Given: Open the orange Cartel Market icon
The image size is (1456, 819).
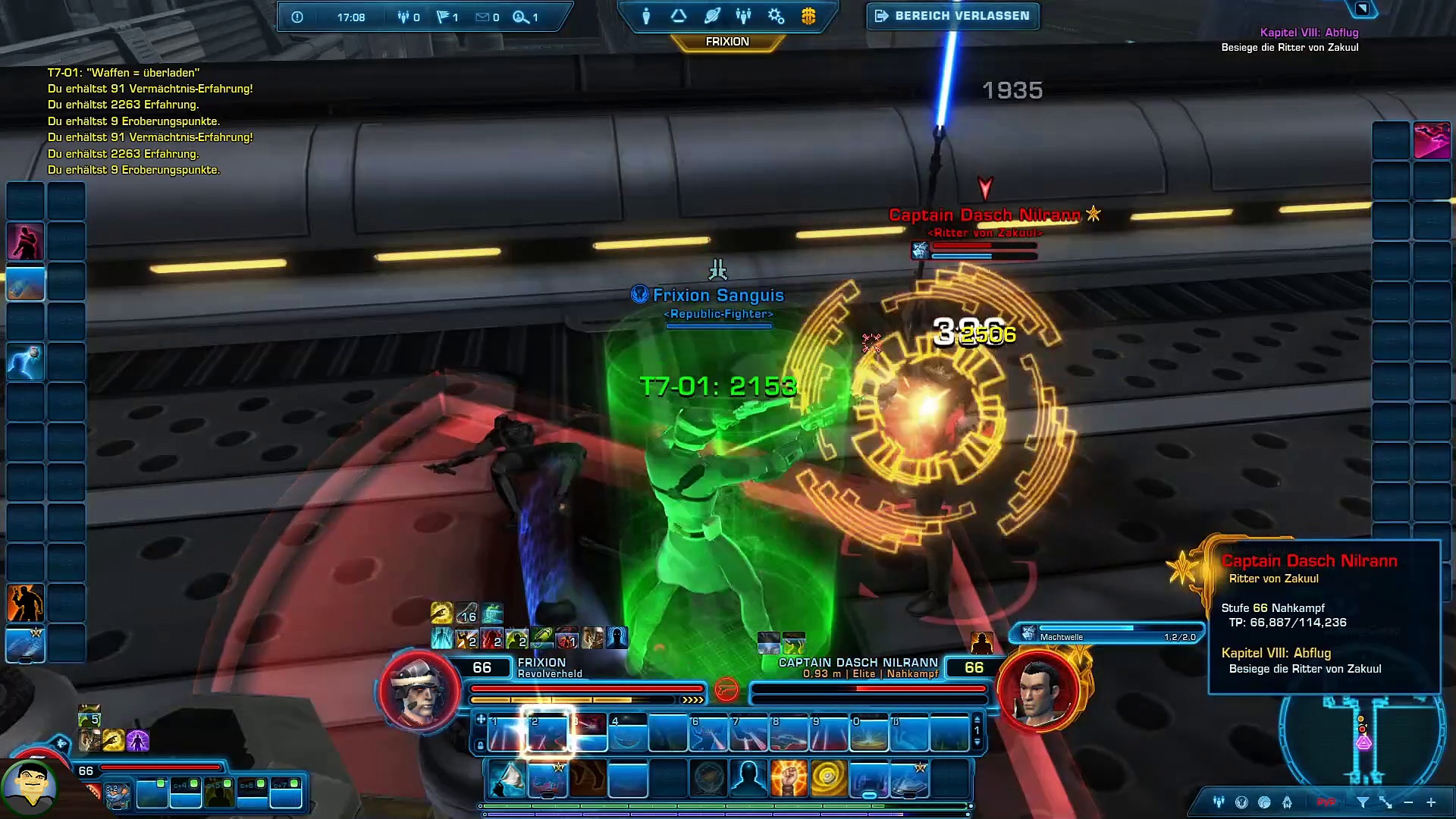Looking at the screenshot, I should [808, 16].
